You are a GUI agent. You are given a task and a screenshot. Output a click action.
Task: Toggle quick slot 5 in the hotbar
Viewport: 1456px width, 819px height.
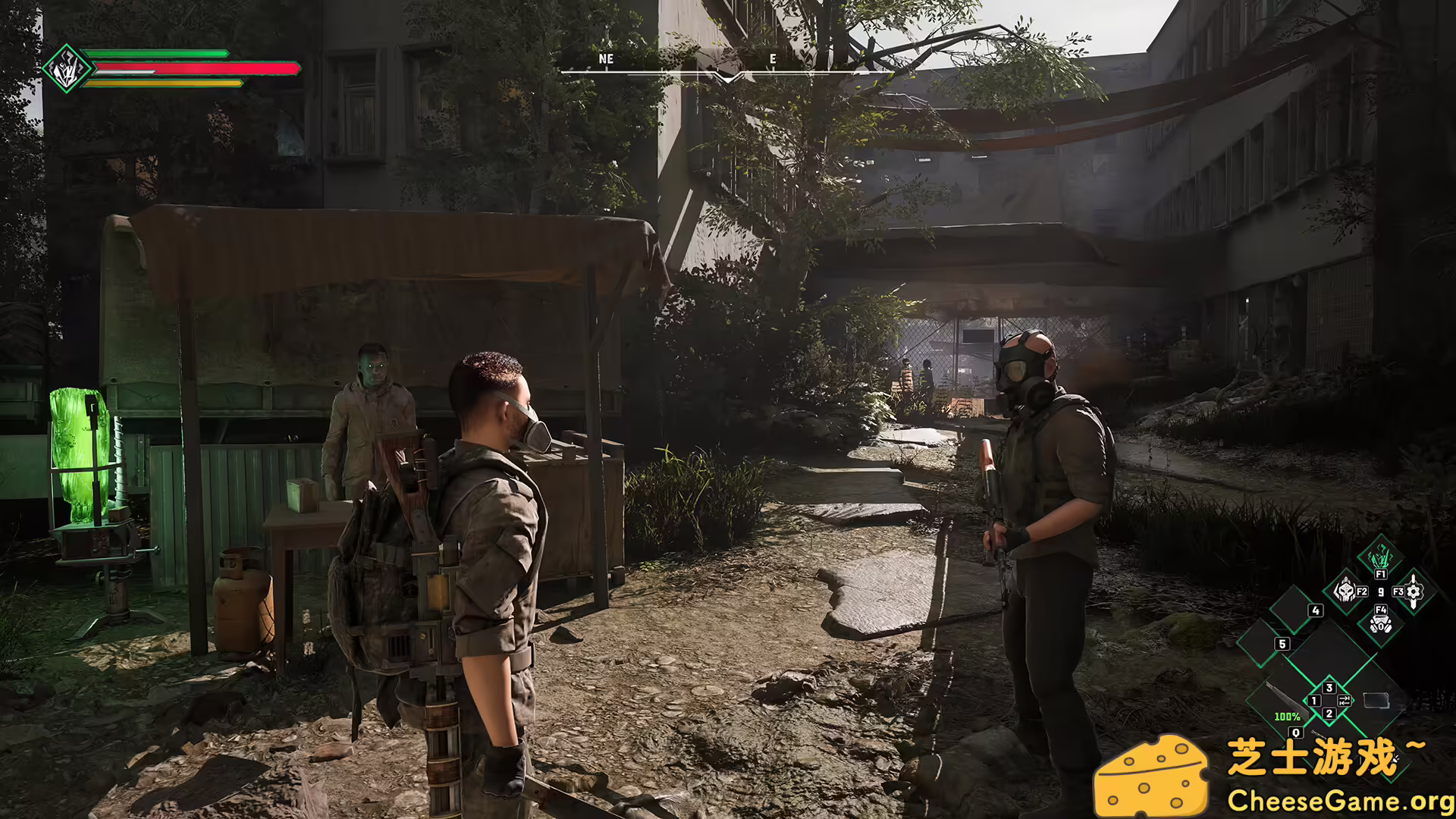click(x=1282, y=644)
